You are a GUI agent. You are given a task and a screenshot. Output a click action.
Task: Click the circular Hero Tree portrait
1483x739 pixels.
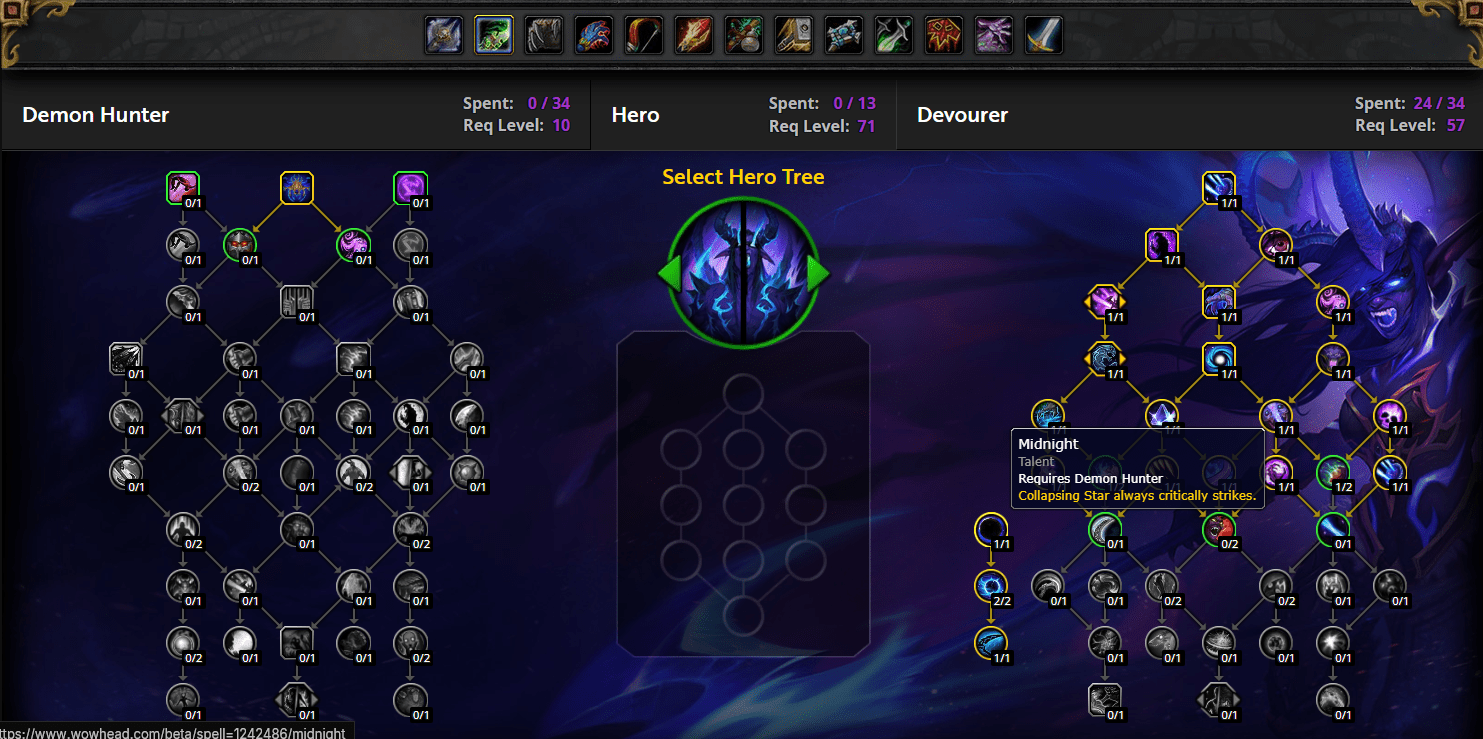point(742,270)
